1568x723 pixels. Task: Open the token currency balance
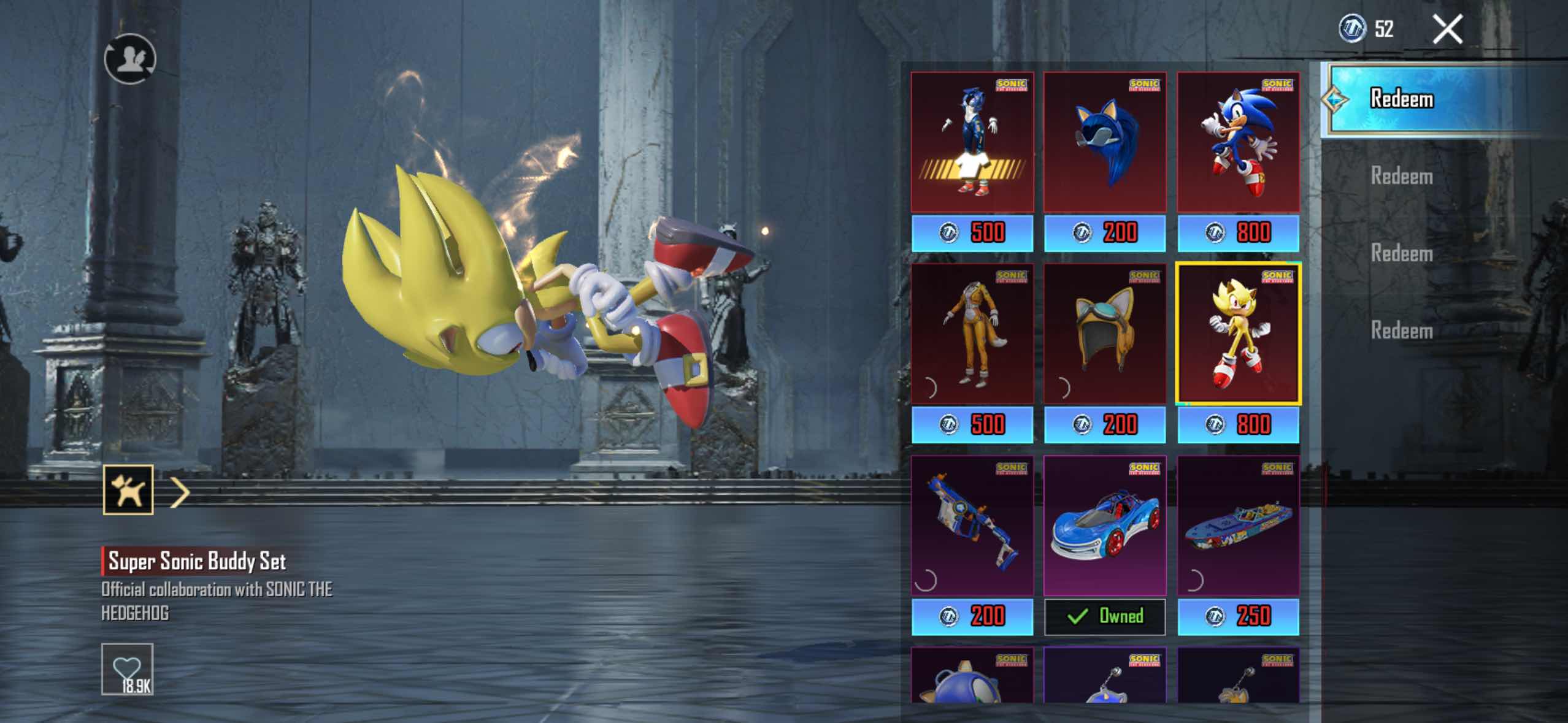1366,29
